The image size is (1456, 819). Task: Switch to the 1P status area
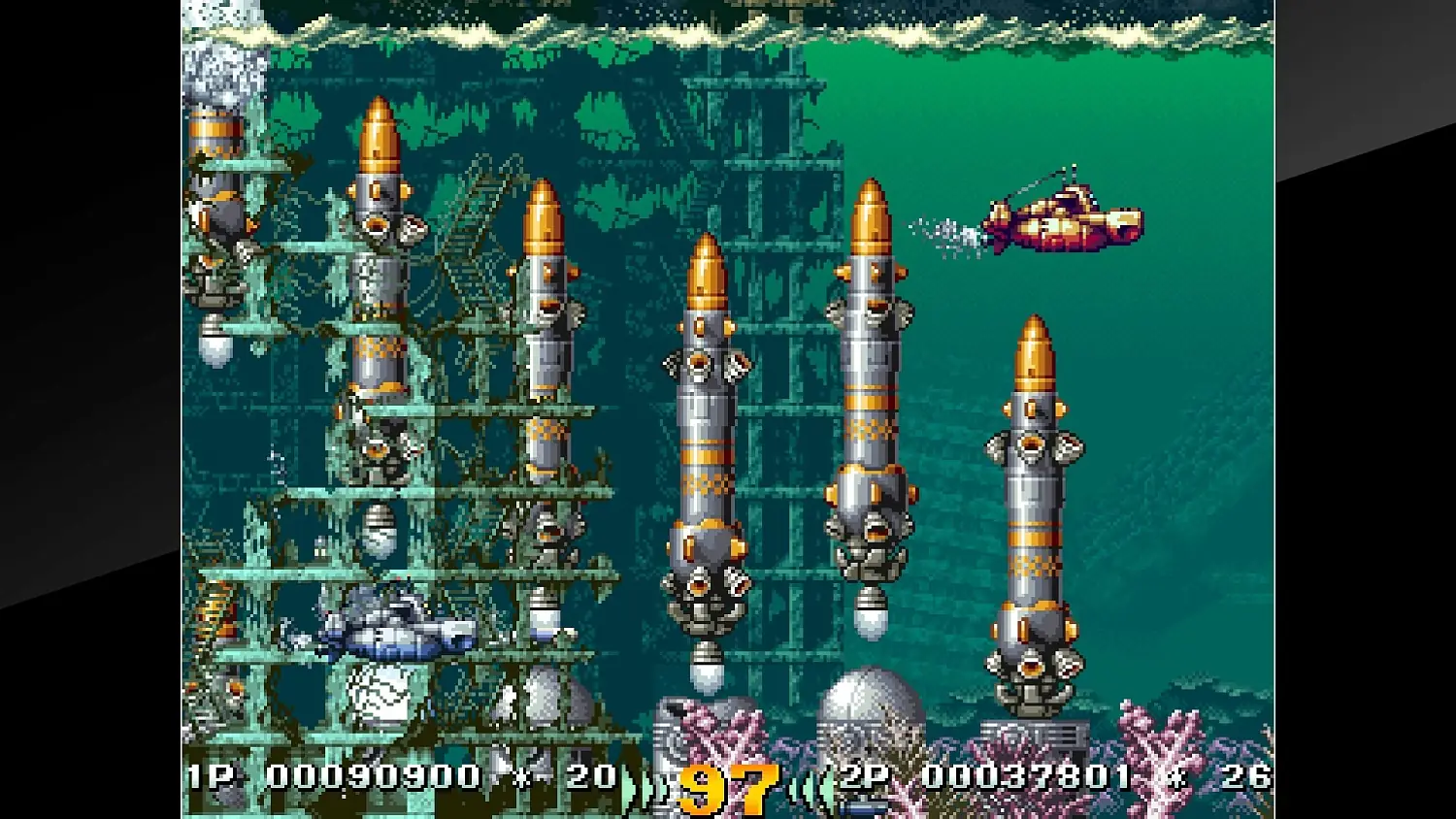coord(204,776)
